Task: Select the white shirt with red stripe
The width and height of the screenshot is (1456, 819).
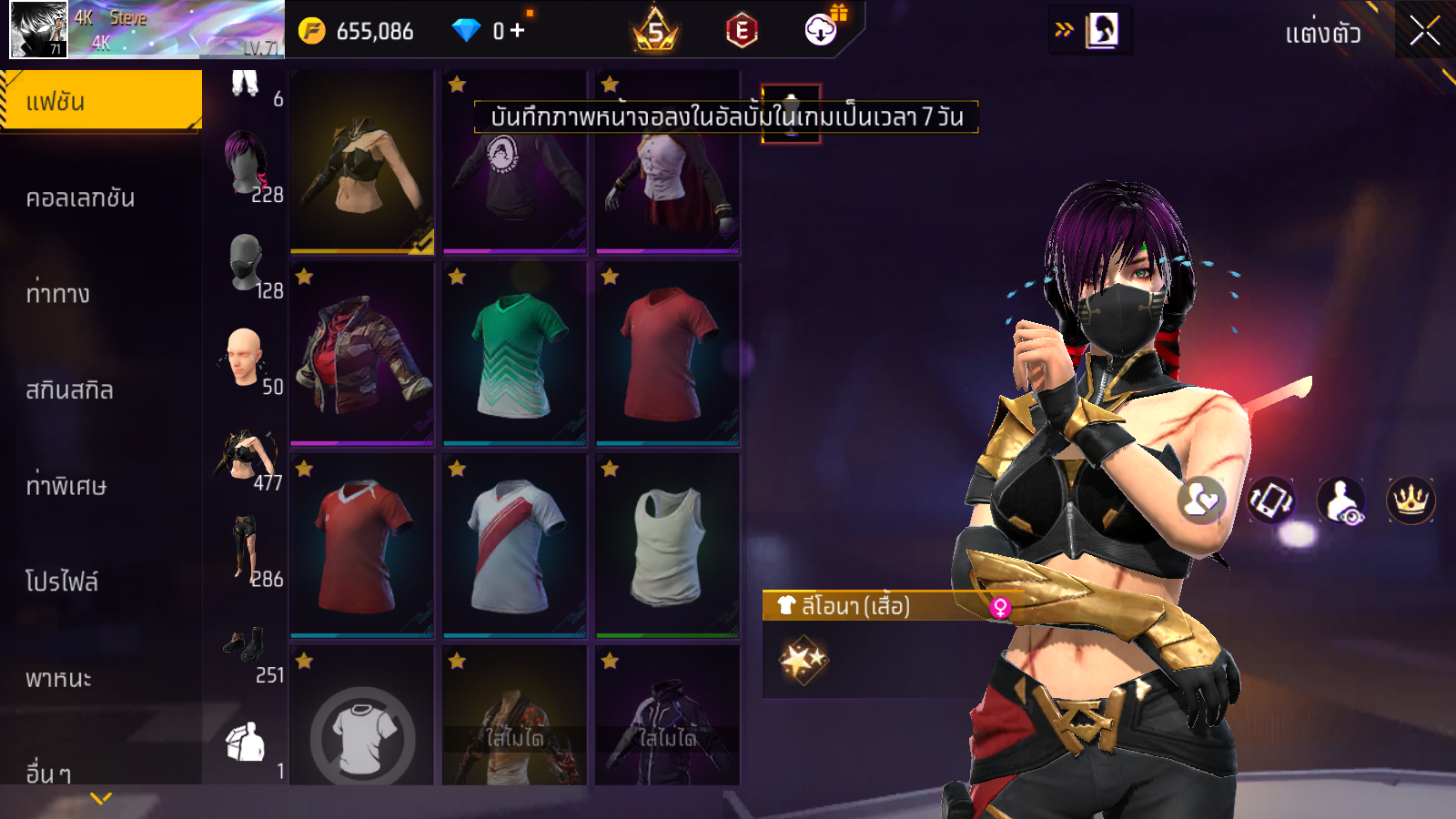Action: (x=515, y=546)
